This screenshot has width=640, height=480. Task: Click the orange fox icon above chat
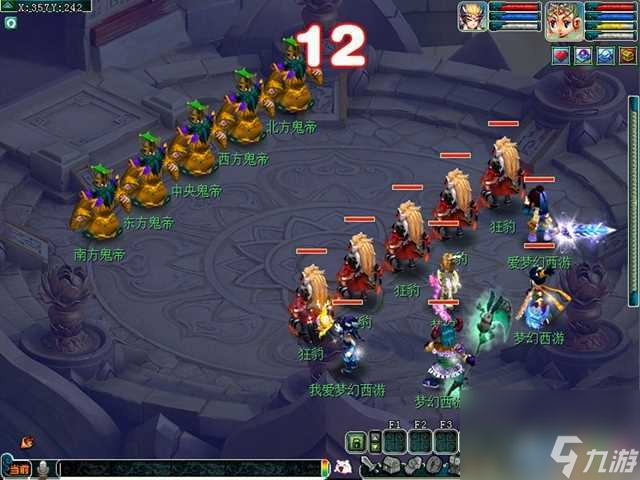[26, 441]
